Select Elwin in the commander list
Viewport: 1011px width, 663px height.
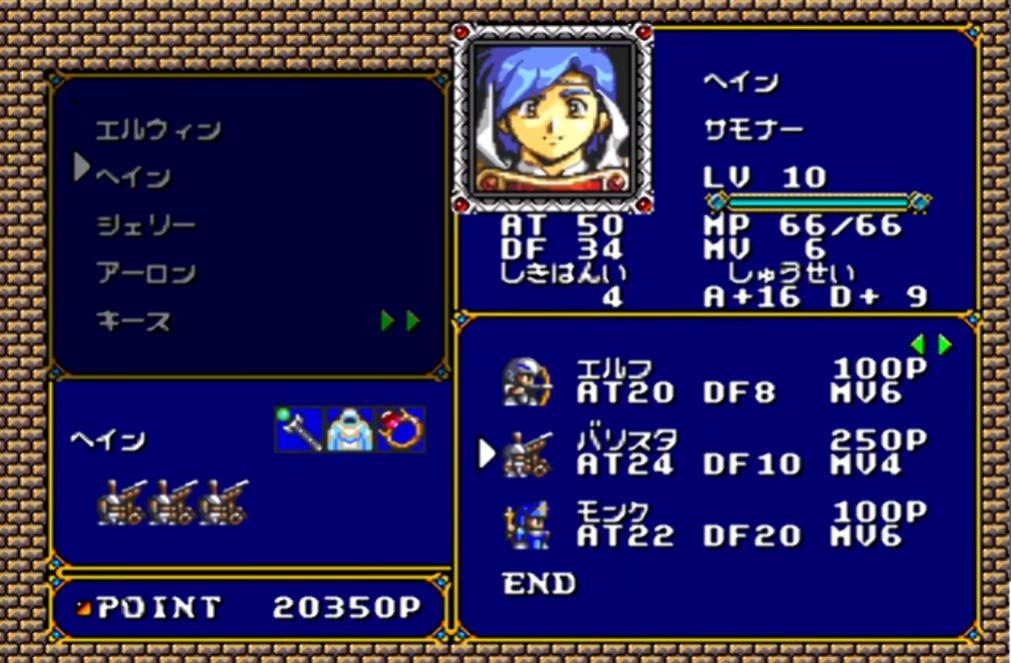(158, 130)
